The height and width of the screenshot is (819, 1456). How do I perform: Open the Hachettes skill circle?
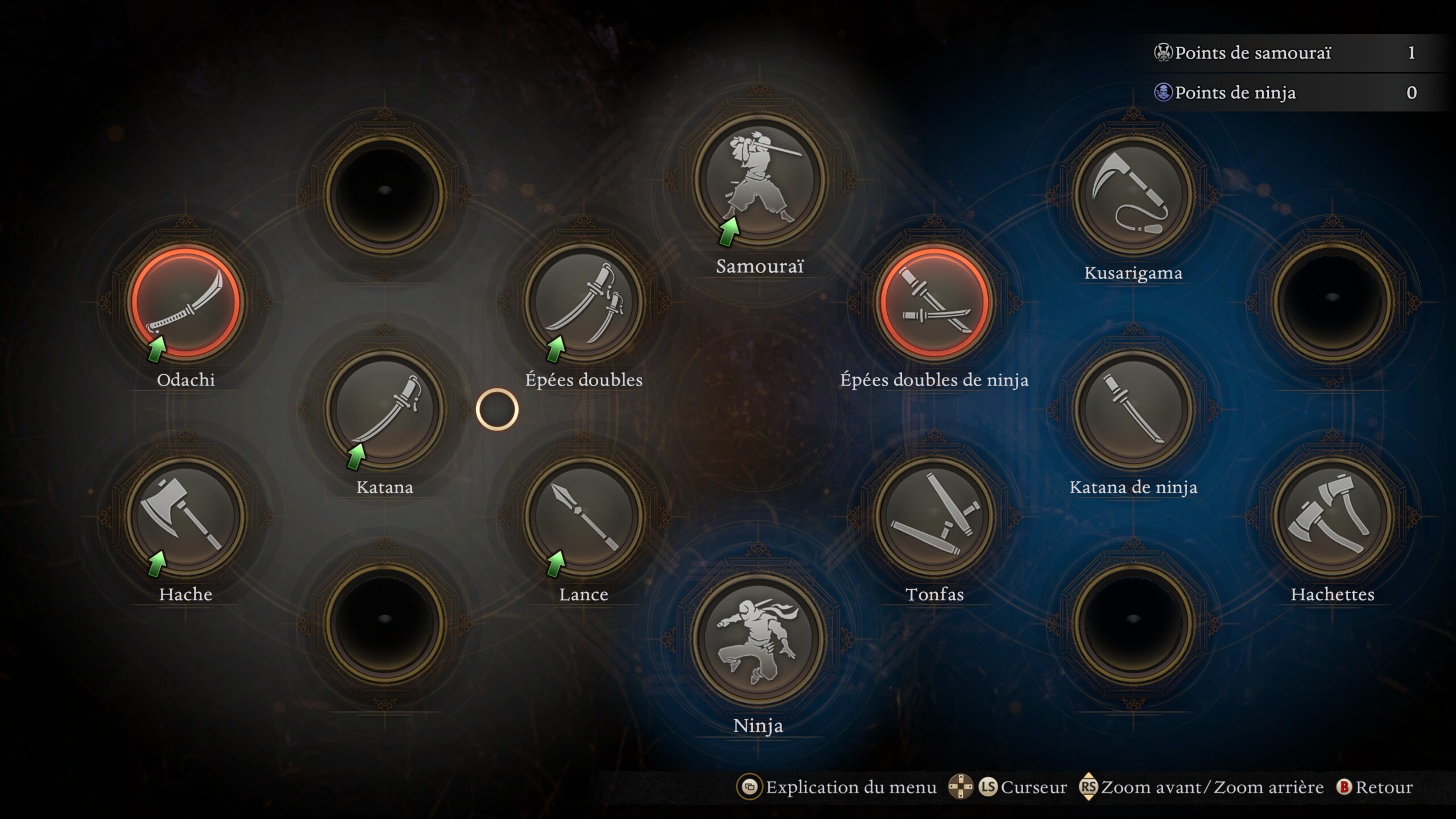tap(1334, 515)
